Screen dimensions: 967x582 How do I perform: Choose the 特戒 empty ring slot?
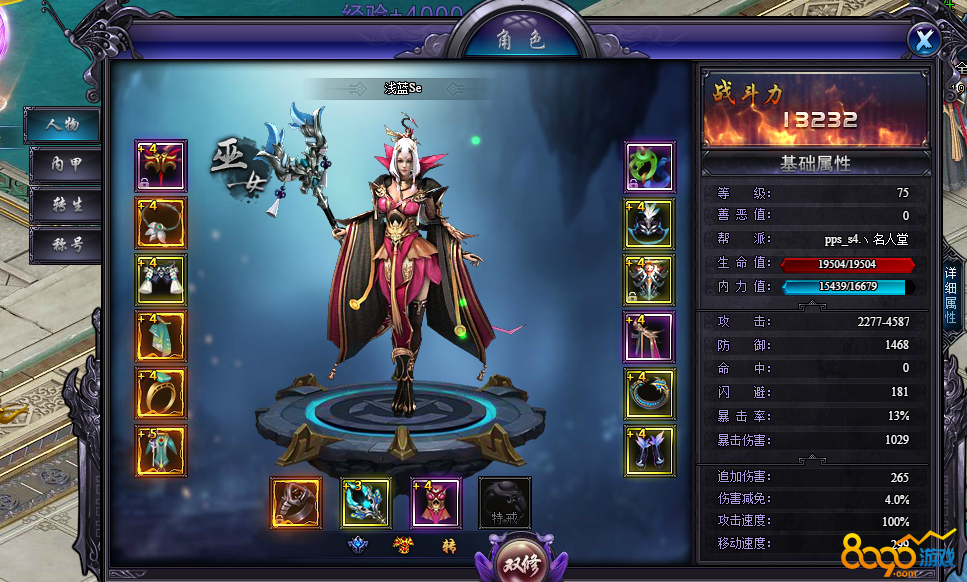(x=505, y=503)
